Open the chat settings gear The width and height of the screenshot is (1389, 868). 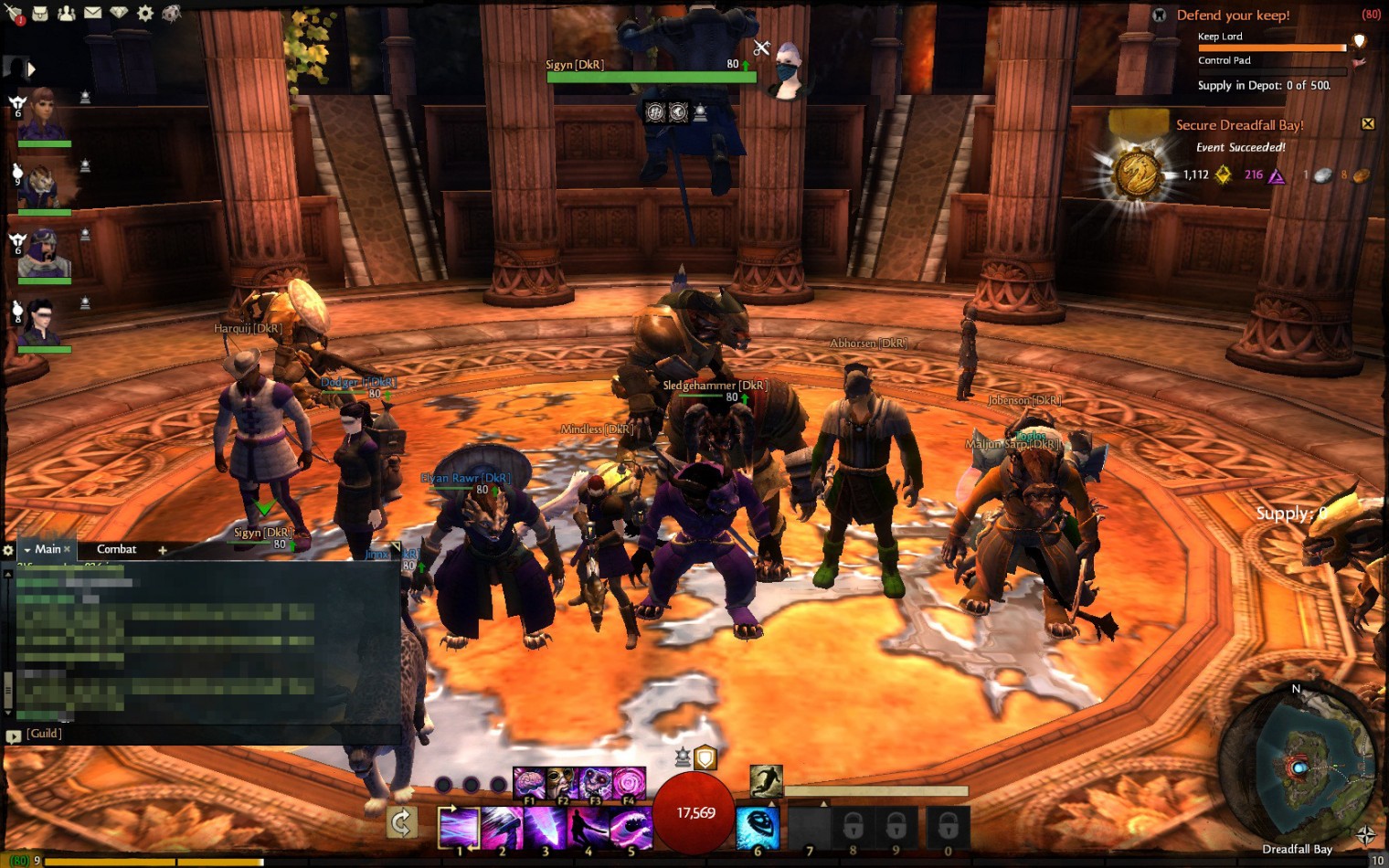pos(8,550)
